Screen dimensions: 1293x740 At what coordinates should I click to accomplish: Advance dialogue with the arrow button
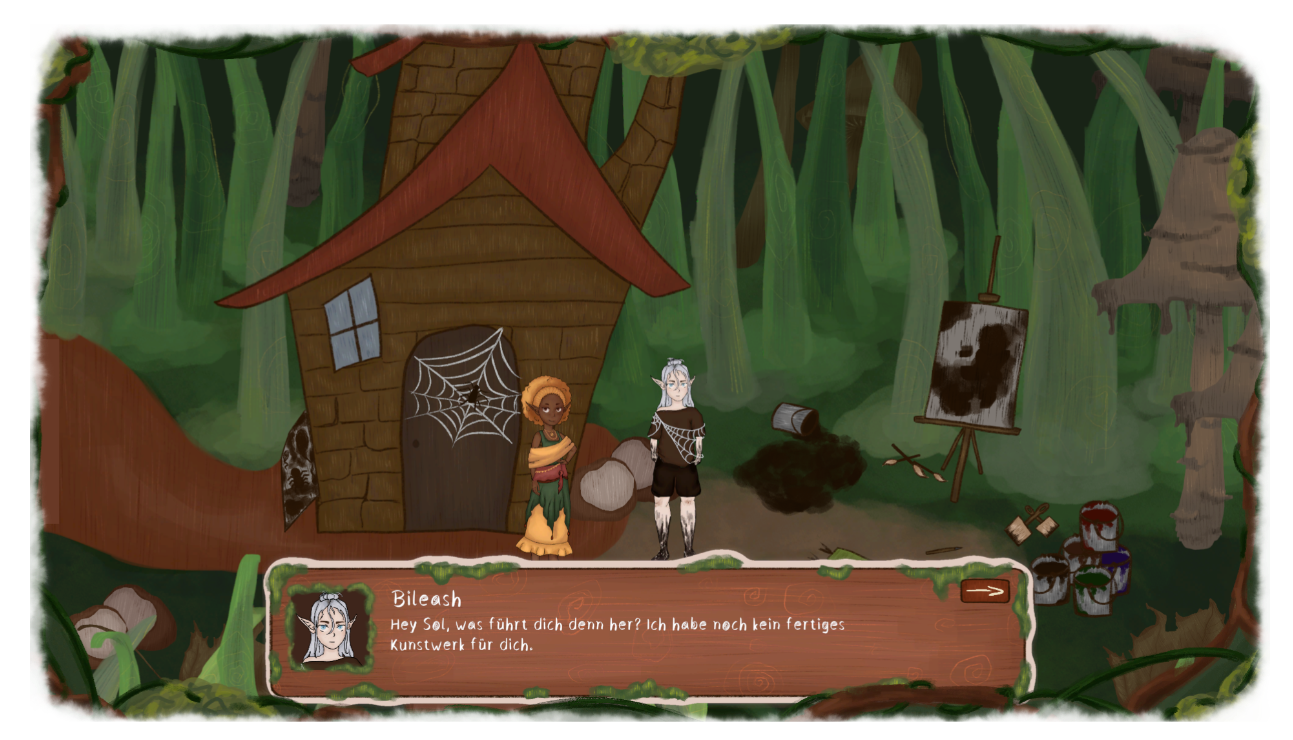tap(984, 591)
